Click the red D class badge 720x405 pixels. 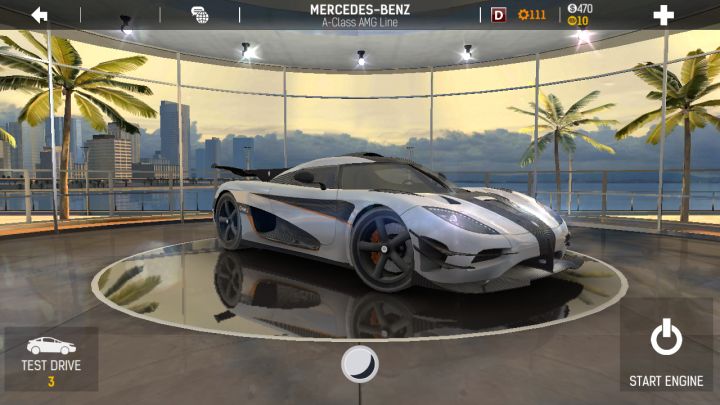[499, 15]
